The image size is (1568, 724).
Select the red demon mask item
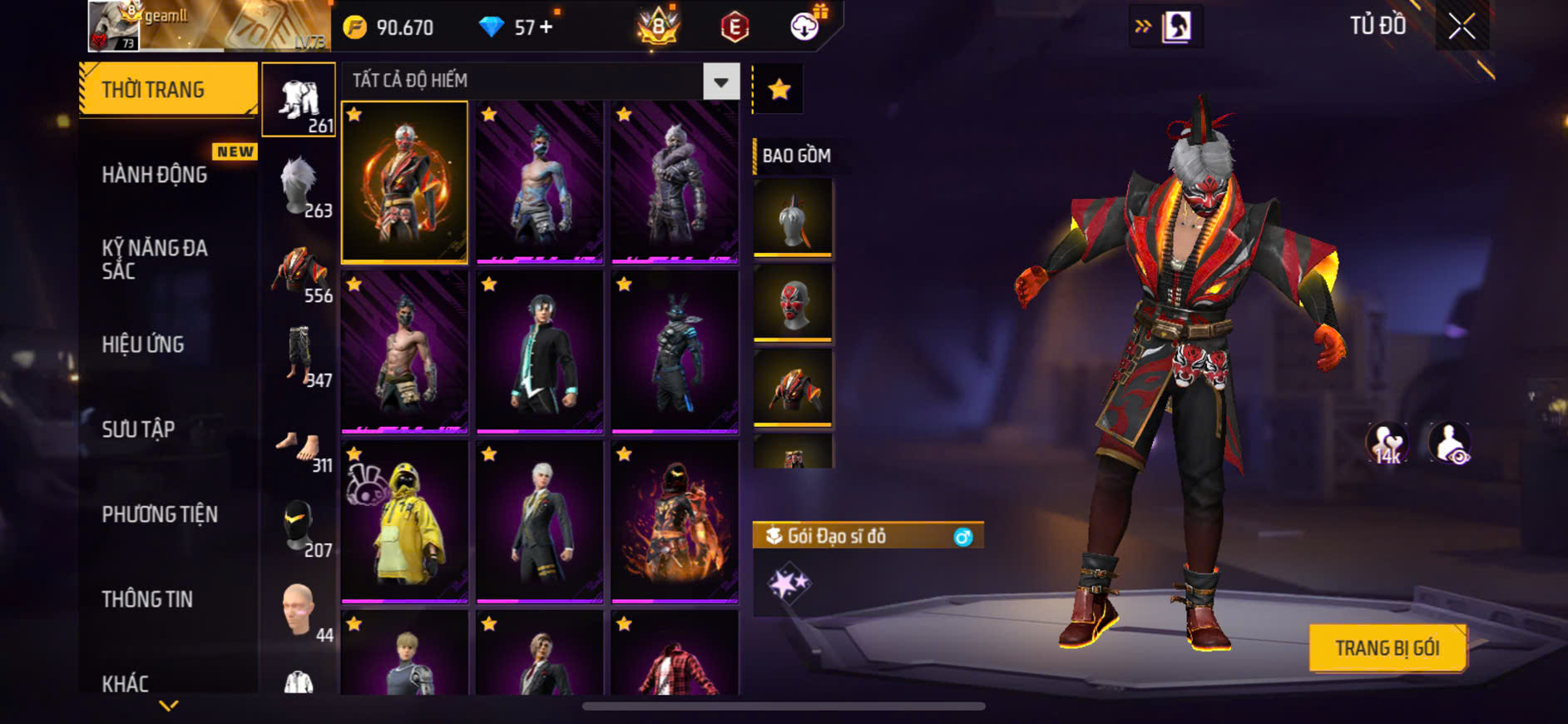792,303
